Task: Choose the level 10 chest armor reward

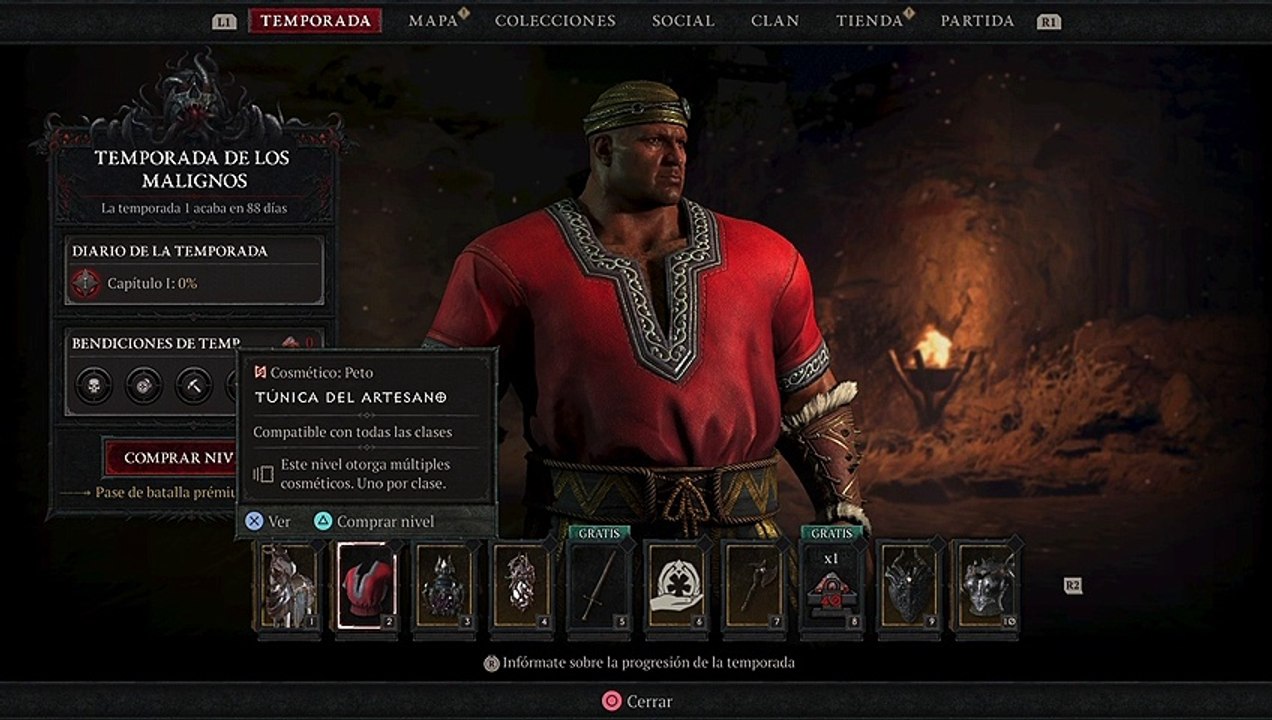Action: coord(986,586)
